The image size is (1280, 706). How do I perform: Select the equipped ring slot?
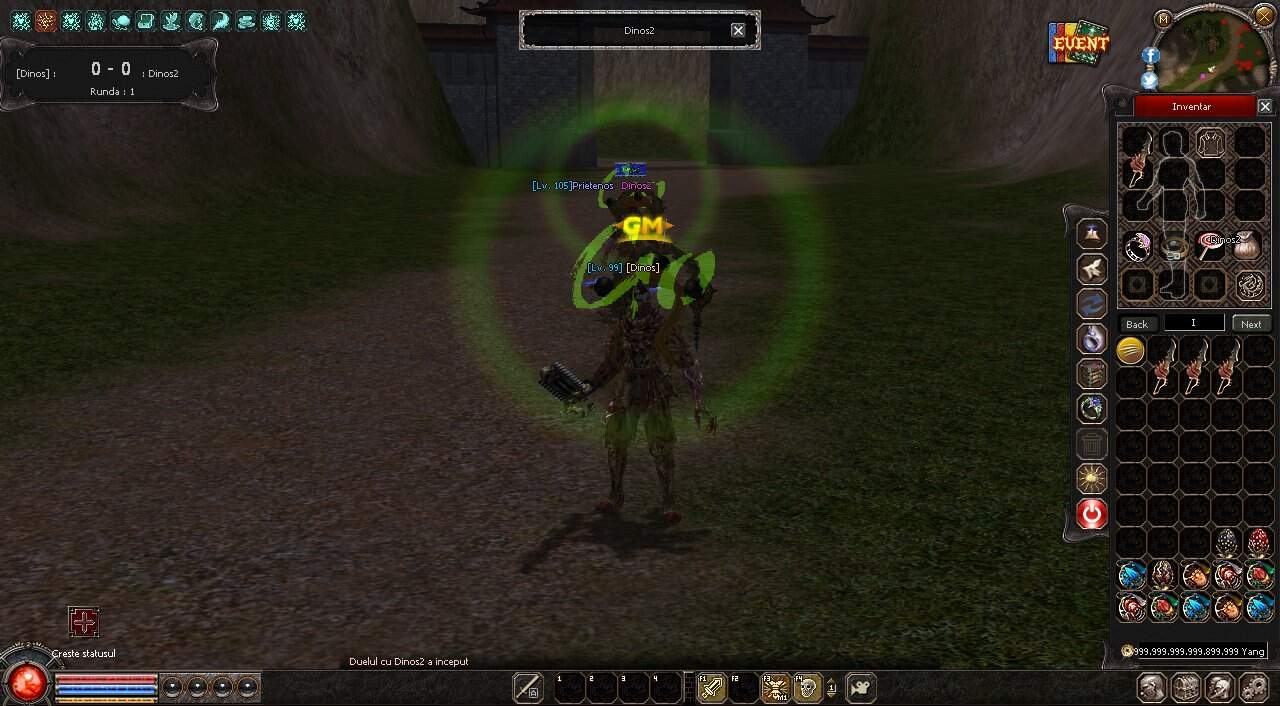point(1137,246)
